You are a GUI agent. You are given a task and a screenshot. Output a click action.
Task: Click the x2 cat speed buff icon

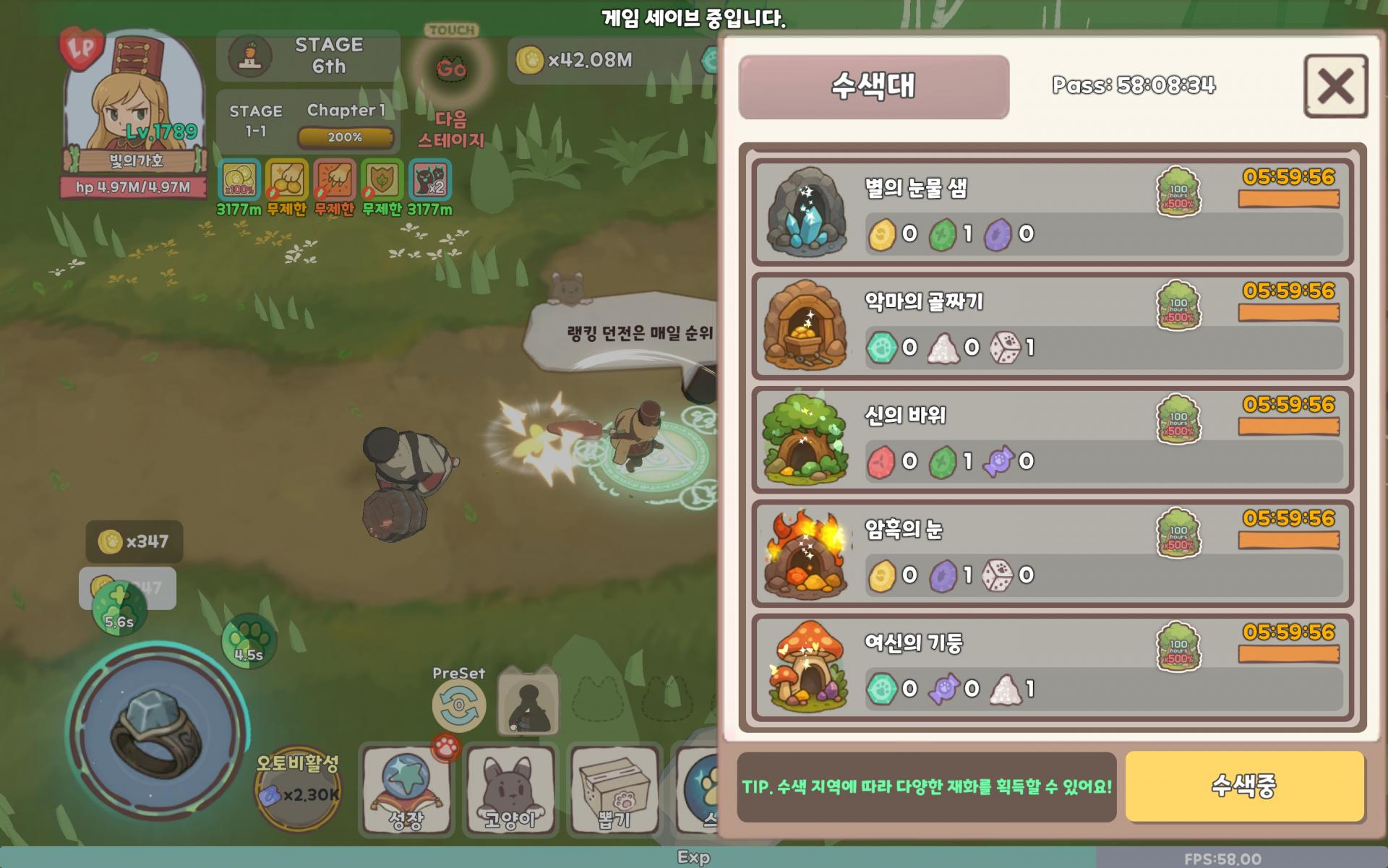[430, 180]
